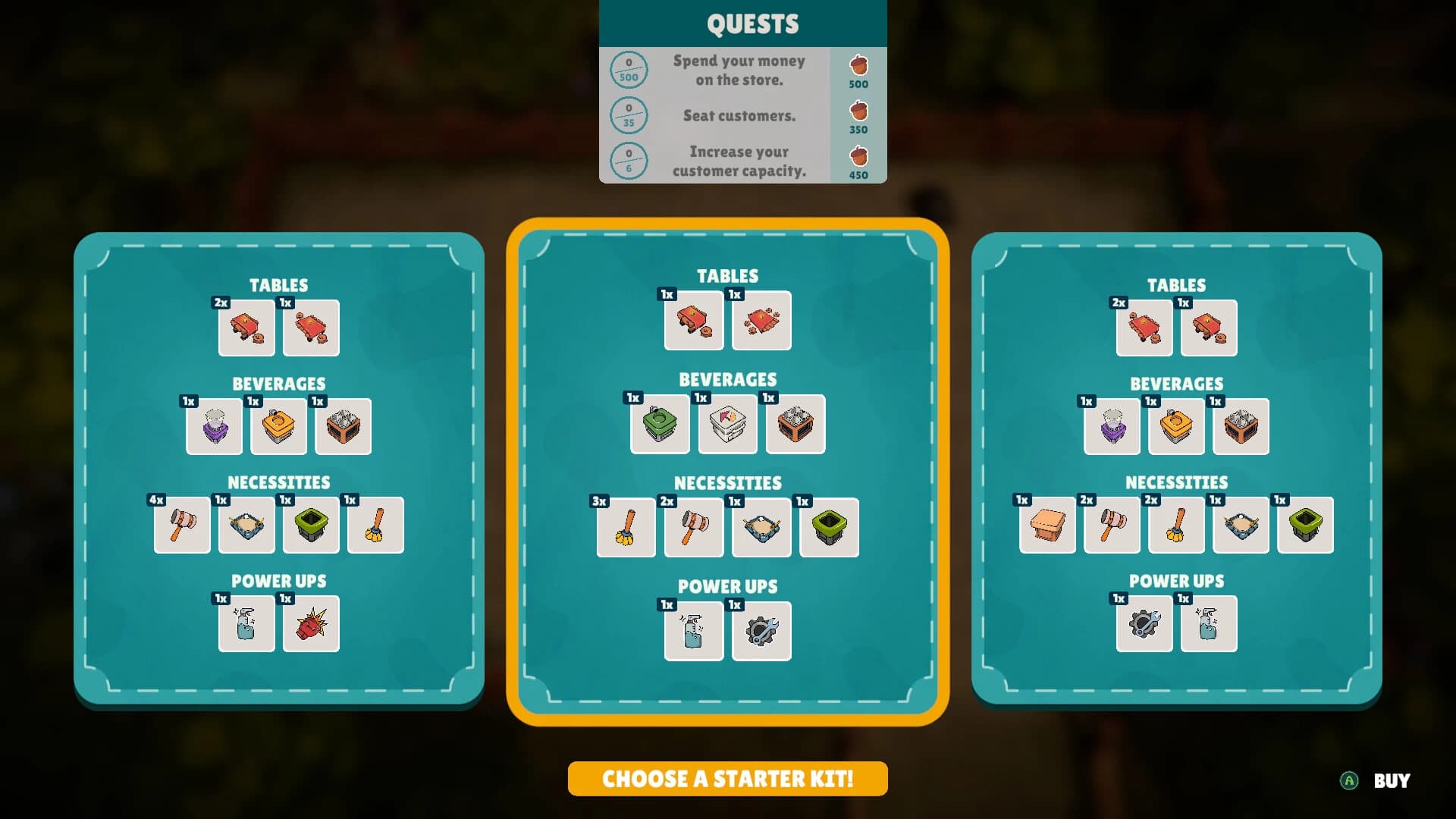The height and width of the screenshot is (819, 1456).
Task: Select the spray bottle power-up in the middle kit
Action: [x=692, y=632]
